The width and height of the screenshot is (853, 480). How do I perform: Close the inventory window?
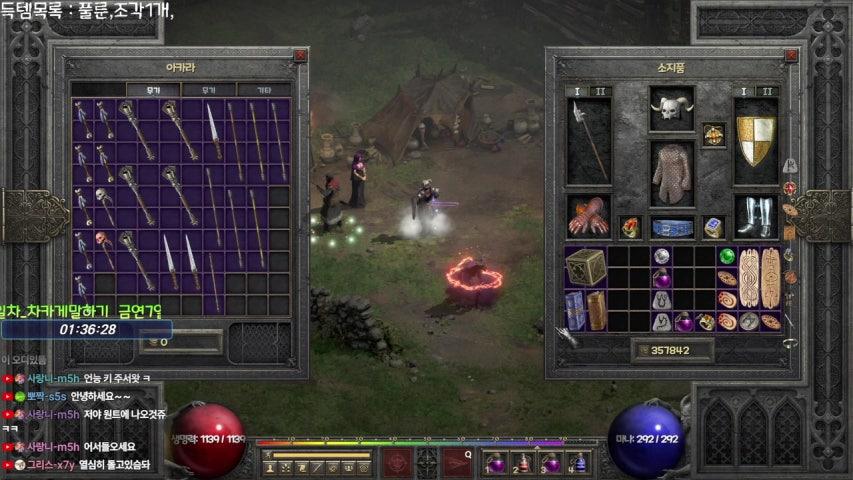(x=790, y=57)
